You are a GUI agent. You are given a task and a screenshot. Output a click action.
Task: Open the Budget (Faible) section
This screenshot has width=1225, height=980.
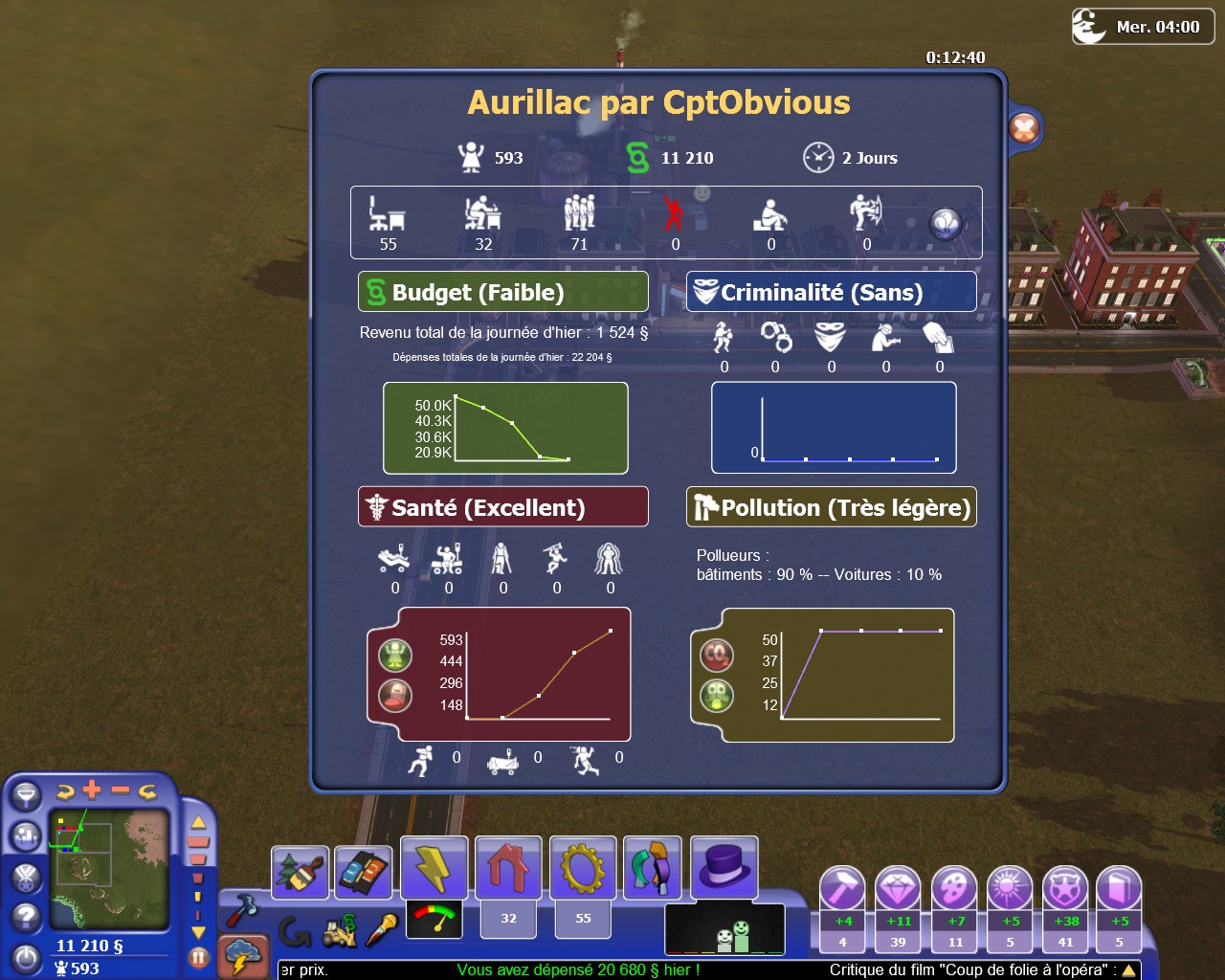503,292
